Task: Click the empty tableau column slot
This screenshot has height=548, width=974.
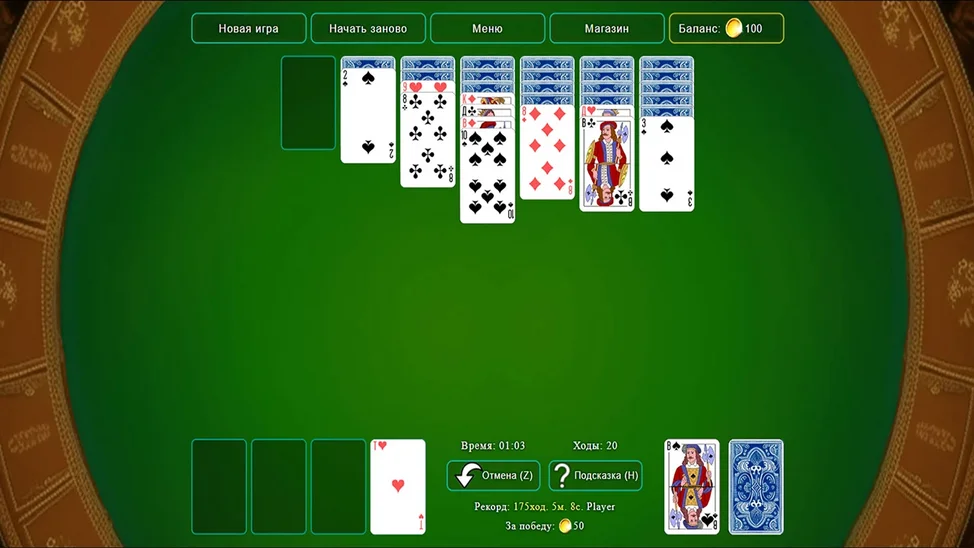Action: tap(308, 103)
